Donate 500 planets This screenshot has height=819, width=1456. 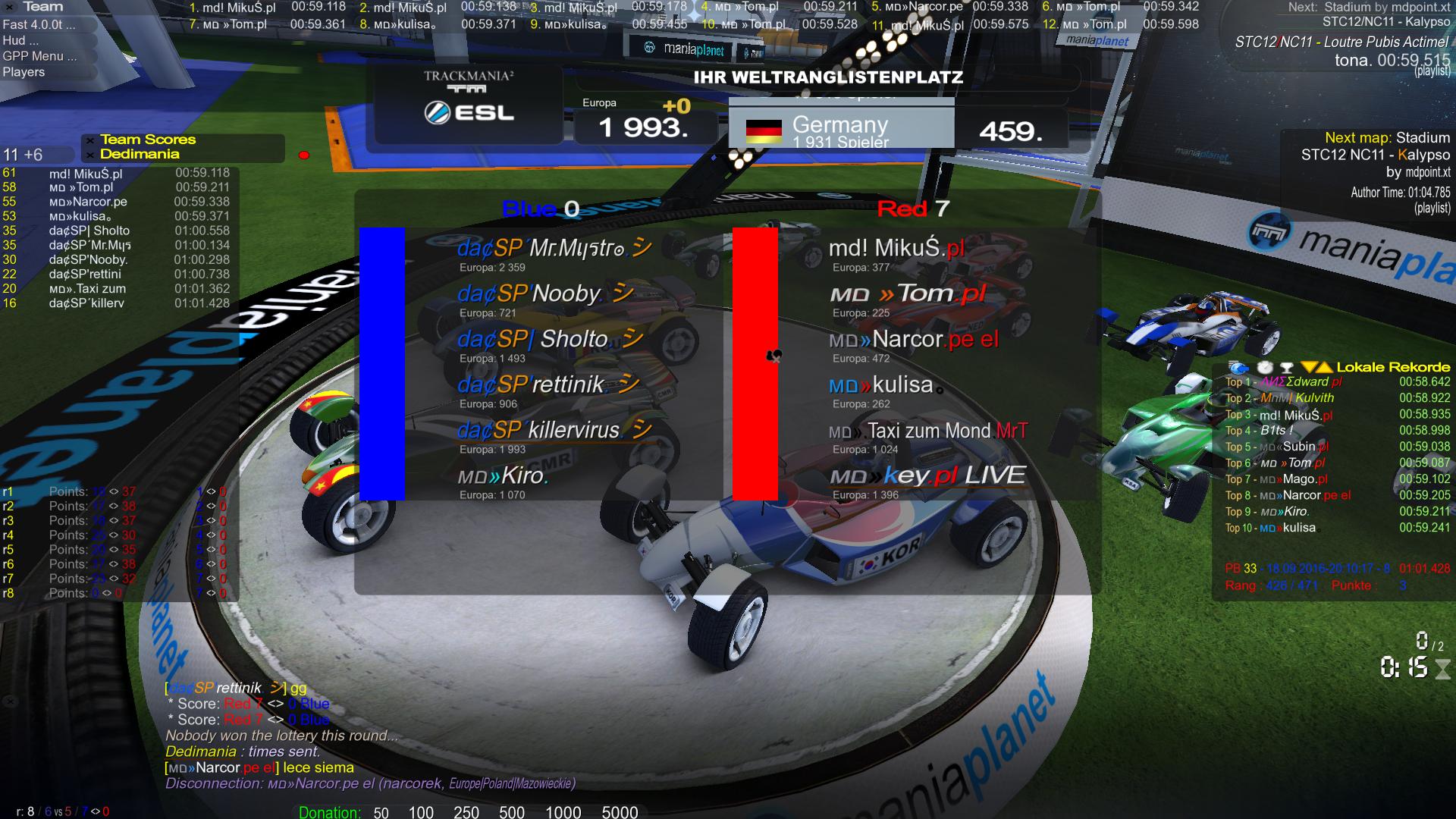click(x=512, y=812)
